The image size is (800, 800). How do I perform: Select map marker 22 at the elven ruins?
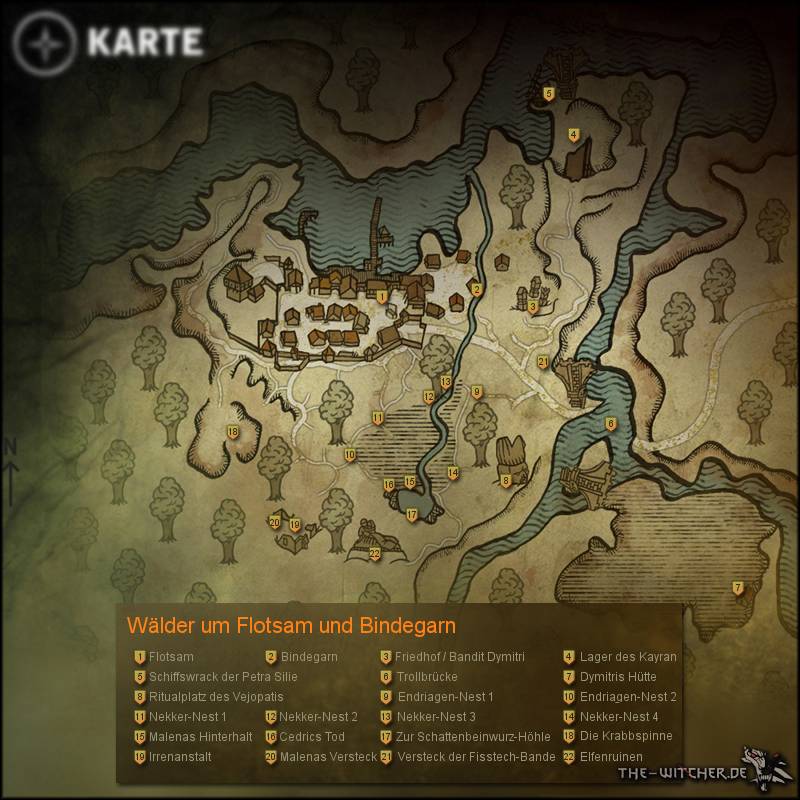(375, 553)
